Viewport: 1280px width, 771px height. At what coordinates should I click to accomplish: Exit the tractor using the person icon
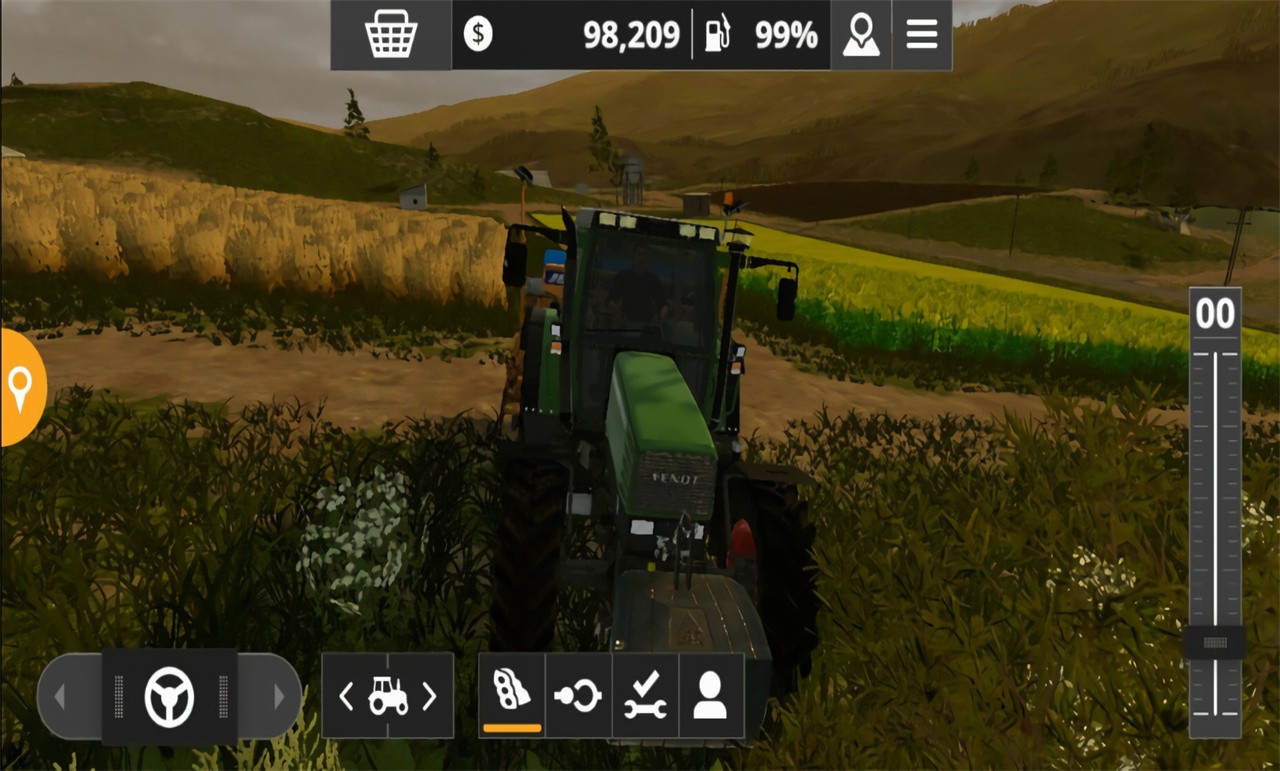[711, 694]
